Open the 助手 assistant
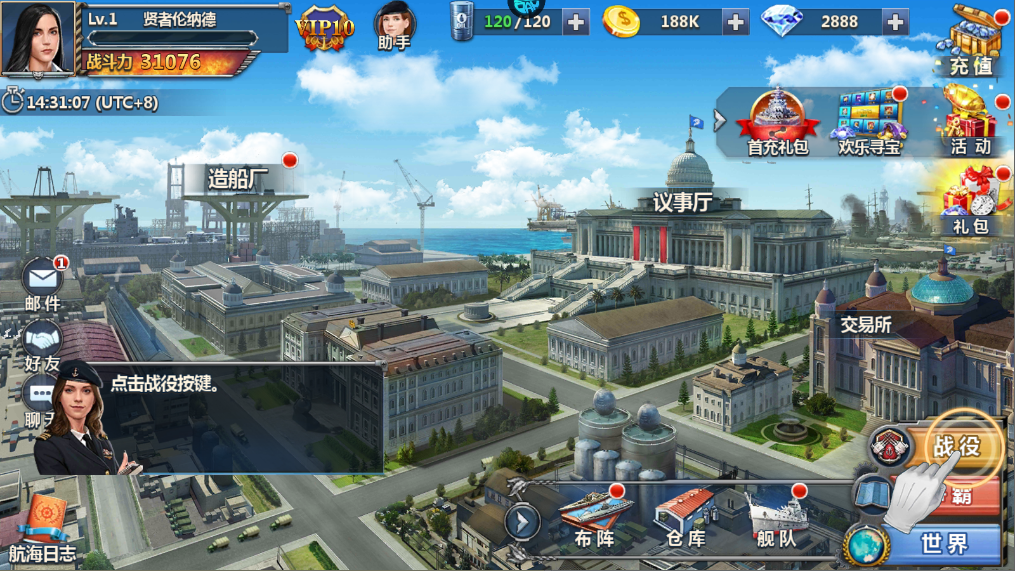Viewport: 1015px width, 571px height. tap(394, 27)
